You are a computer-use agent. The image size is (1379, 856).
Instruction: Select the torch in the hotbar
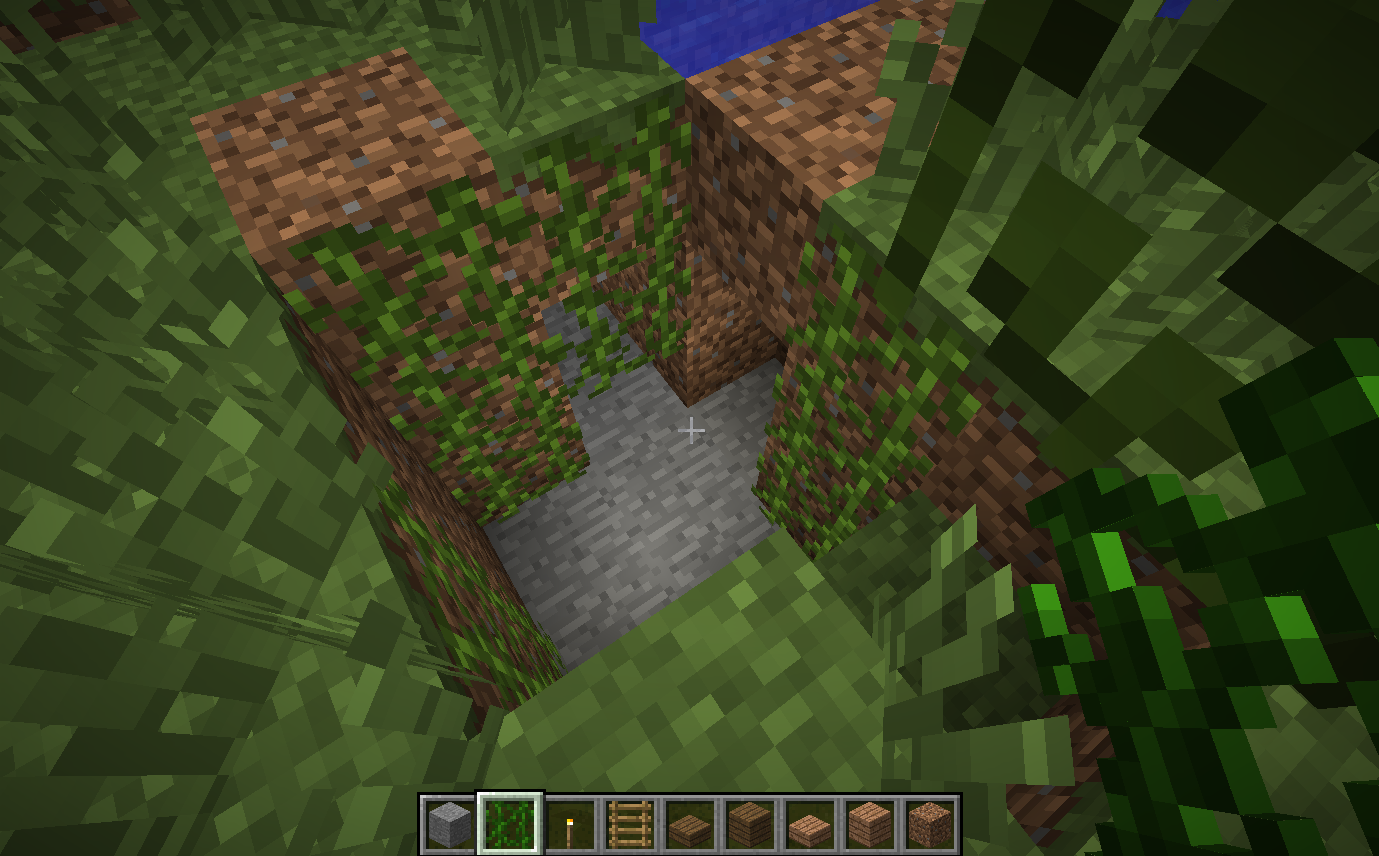(570, 825)
